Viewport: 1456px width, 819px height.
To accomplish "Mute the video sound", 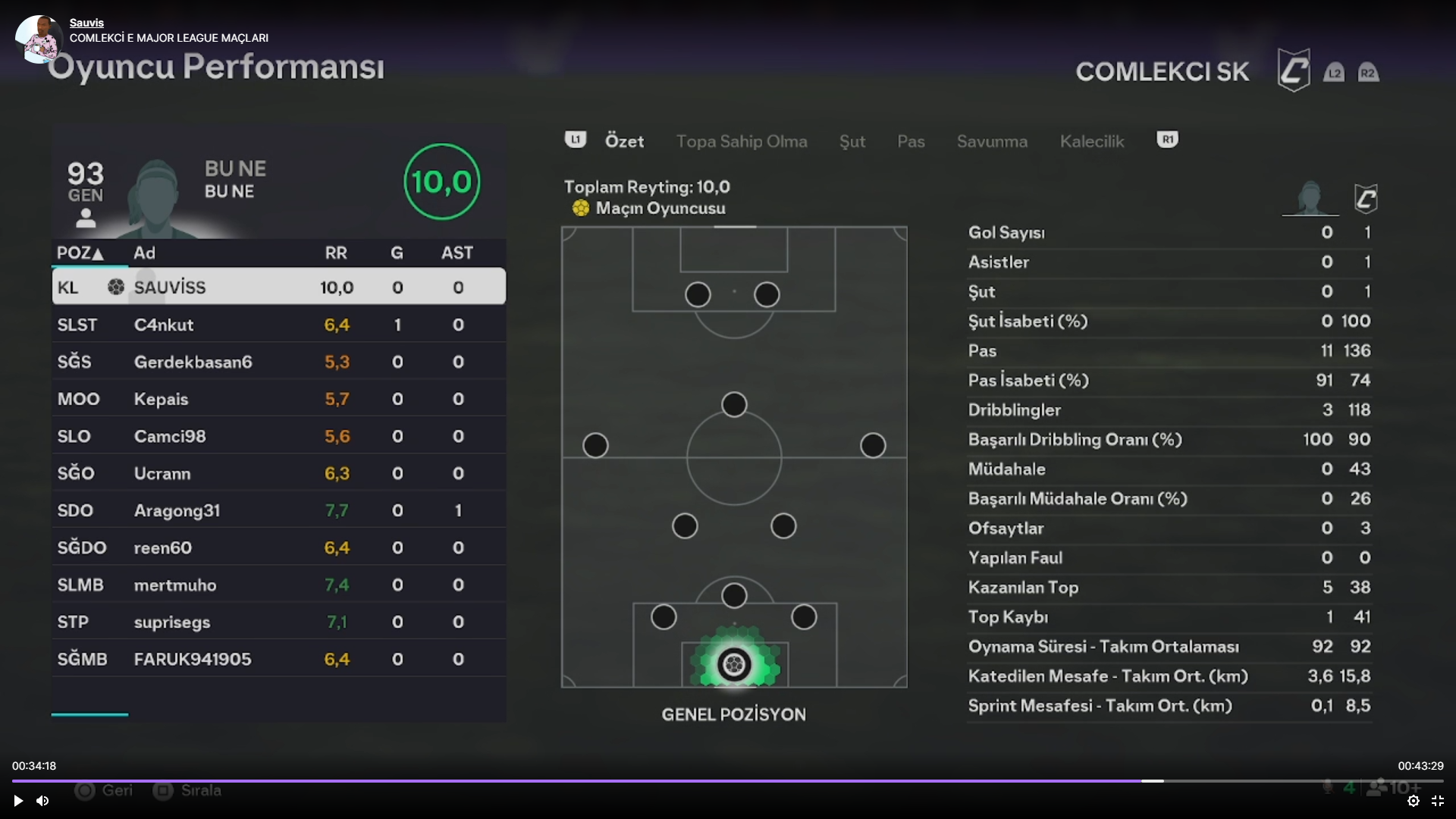I will [x=42, y=801].
